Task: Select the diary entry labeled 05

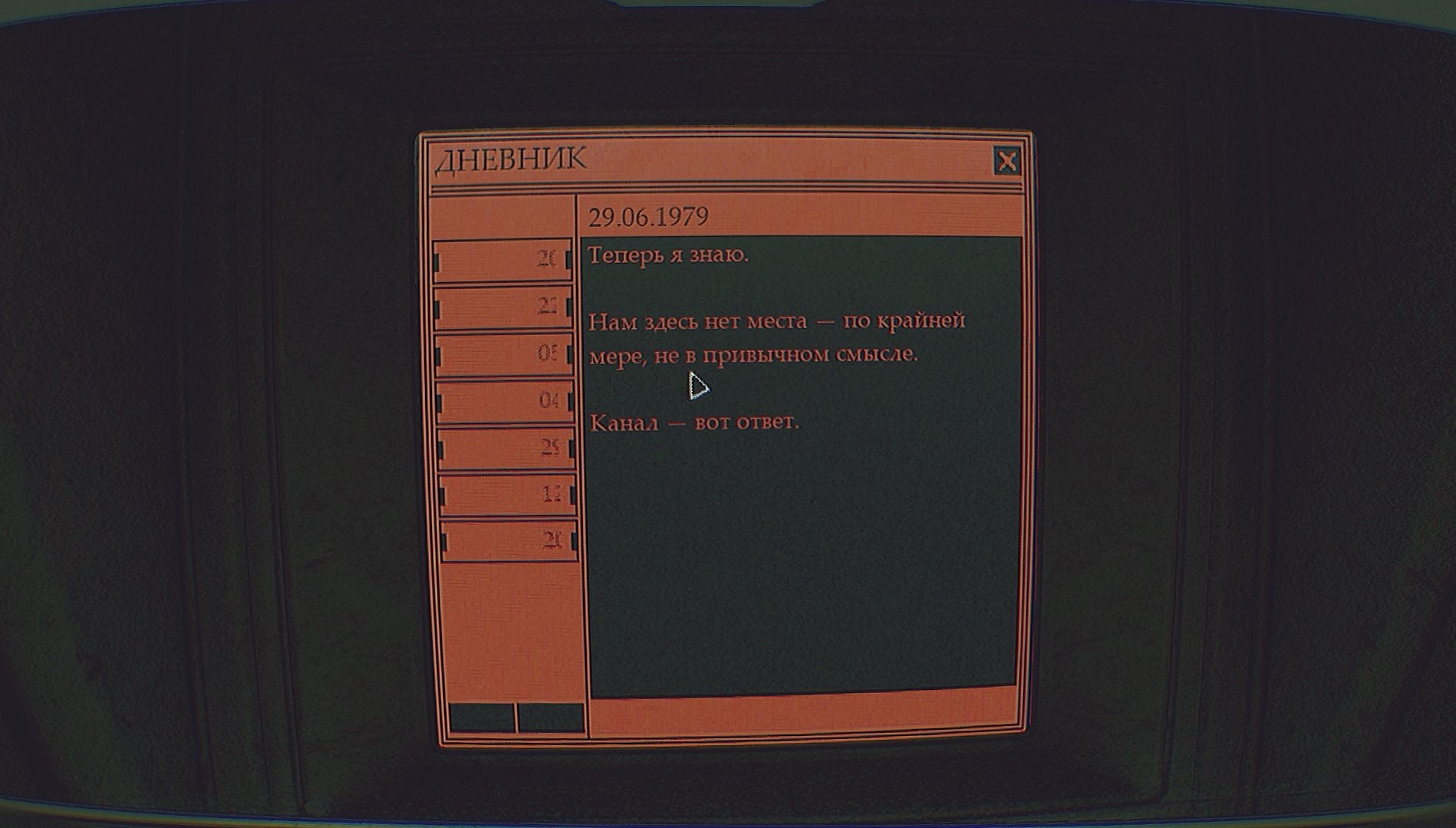Action: pos(504,354)
